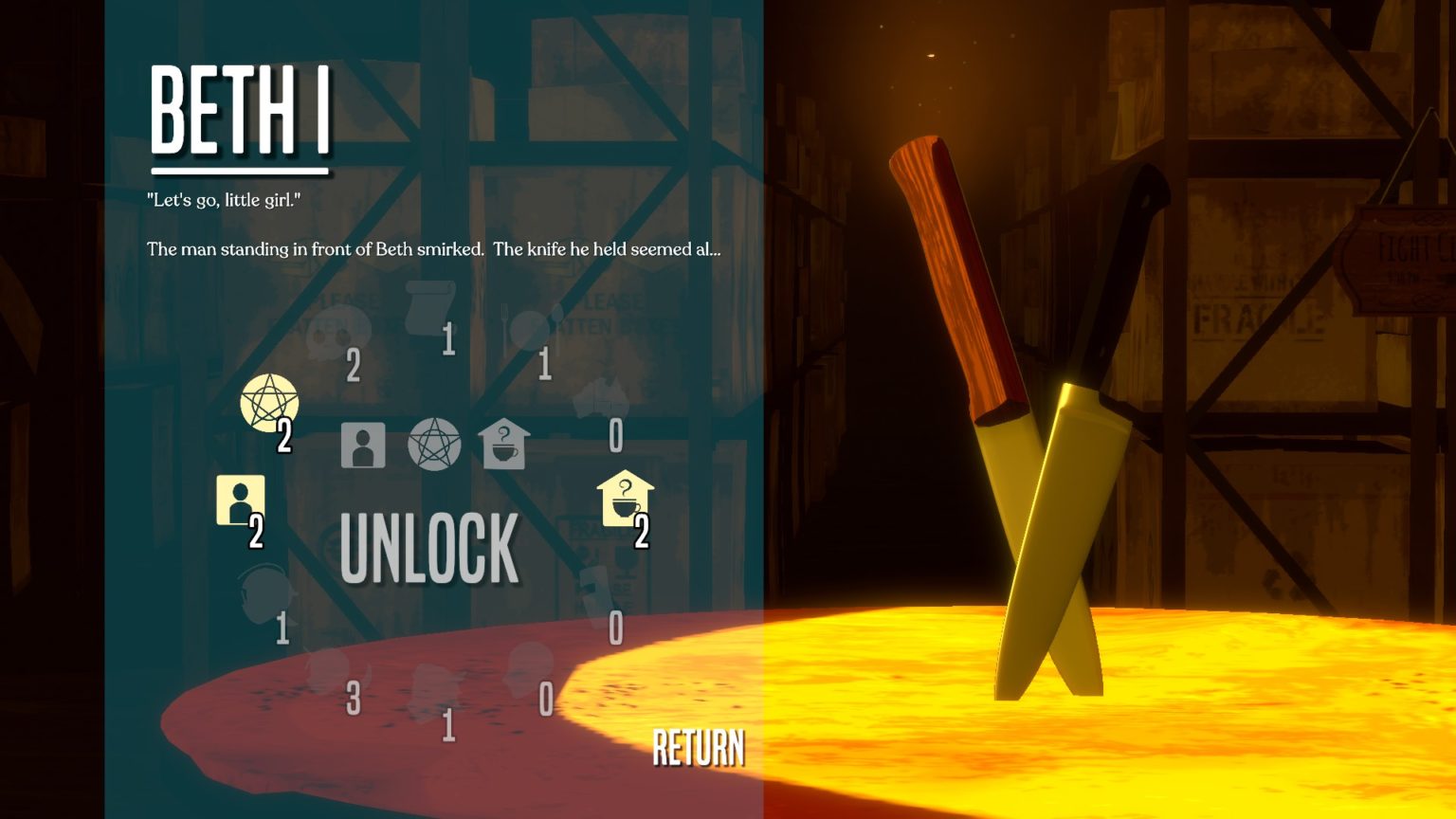Select the yellow pentagram token
Viewport: 1456px width, 819px height.
tap(269, 403)
